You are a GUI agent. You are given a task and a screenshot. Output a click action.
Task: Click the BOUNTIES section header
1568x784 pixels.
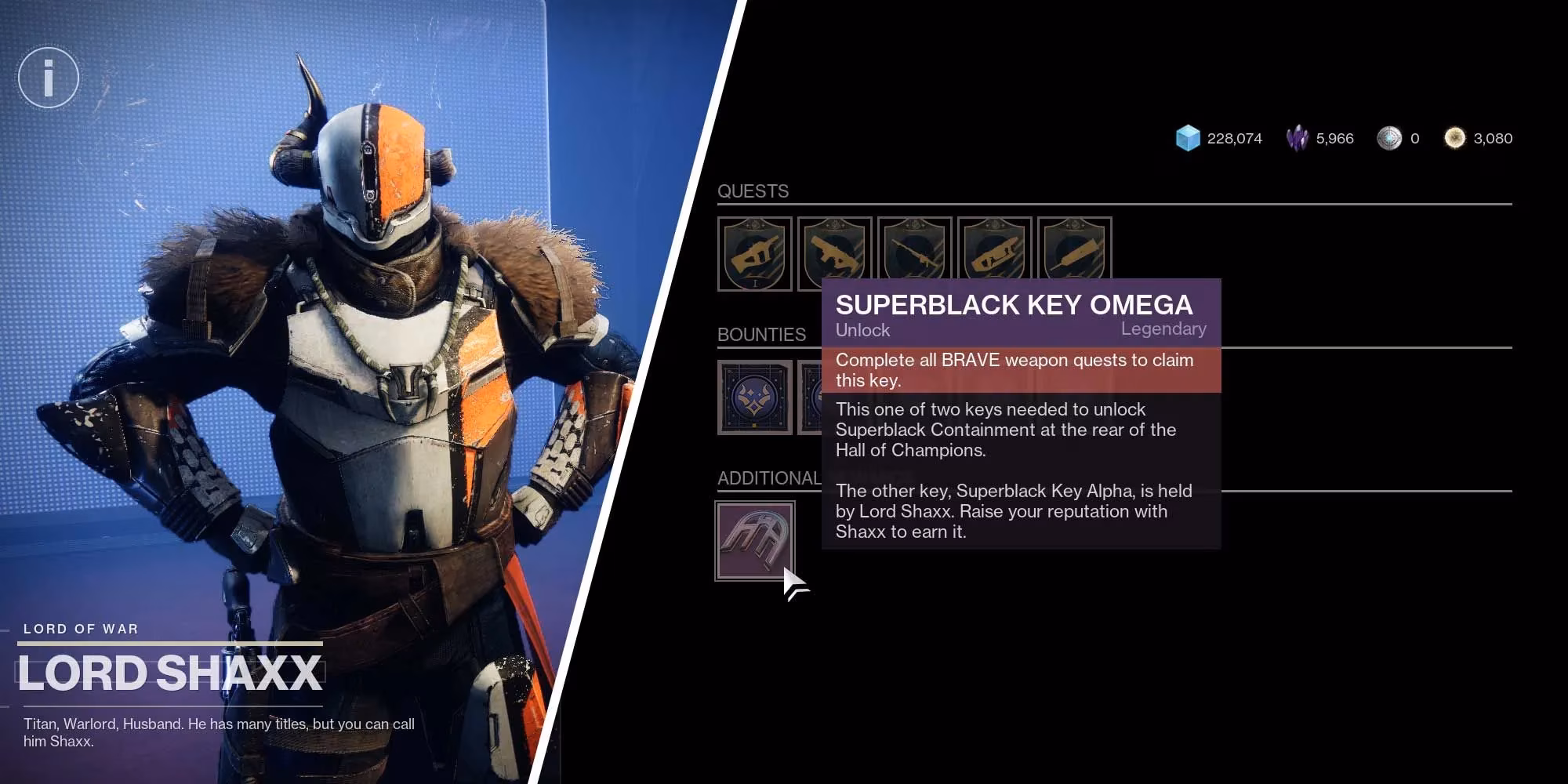760,335
